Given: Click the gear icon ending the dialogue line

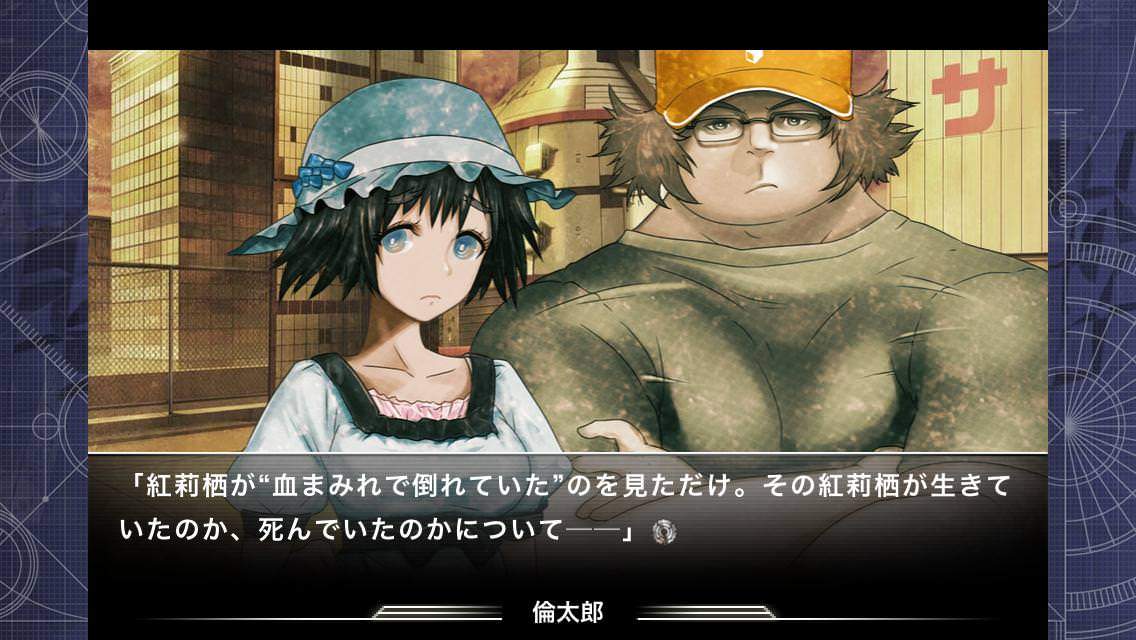Looking at the screenshot, I should (660, 532).
